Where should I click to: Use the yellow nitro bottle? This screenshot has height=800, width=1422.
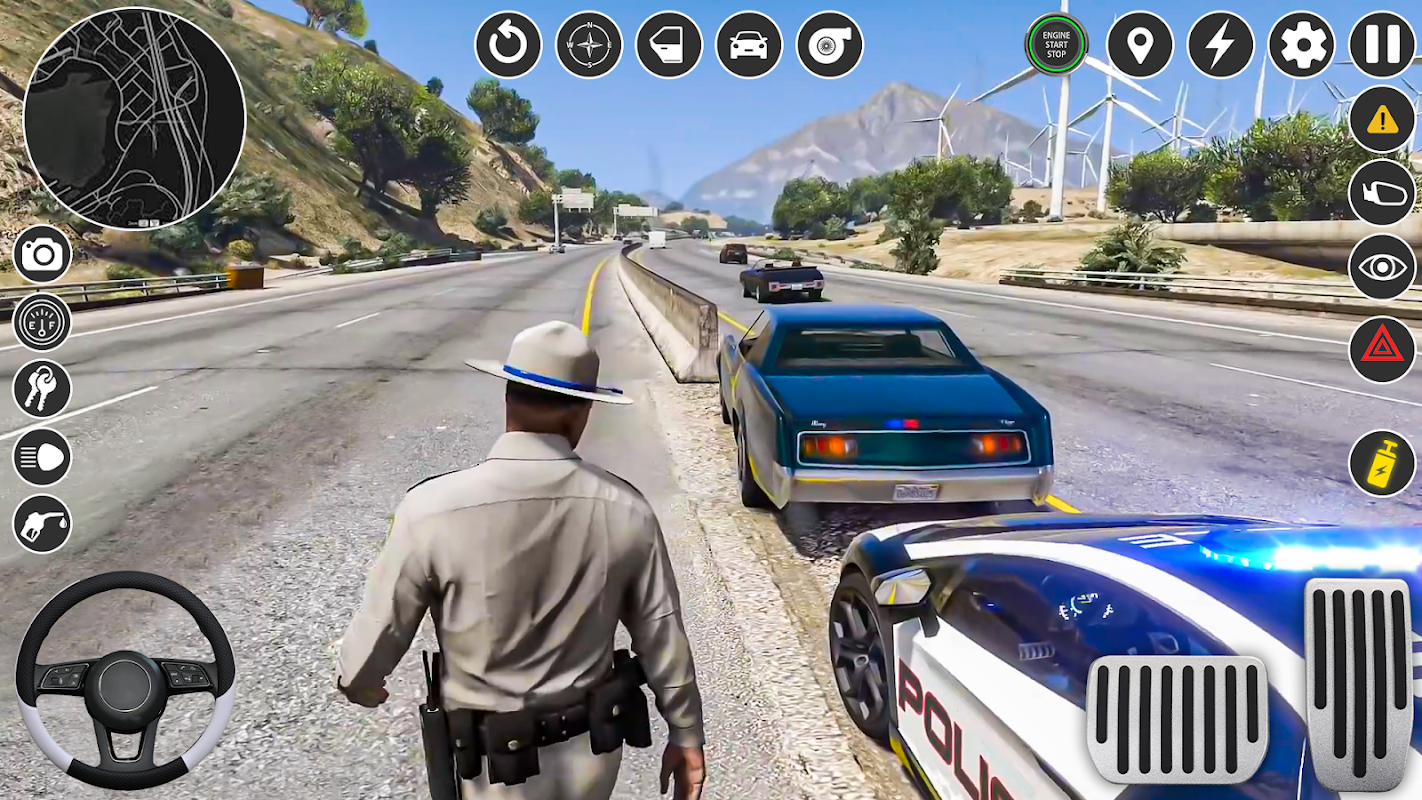tap(1382, 463)
